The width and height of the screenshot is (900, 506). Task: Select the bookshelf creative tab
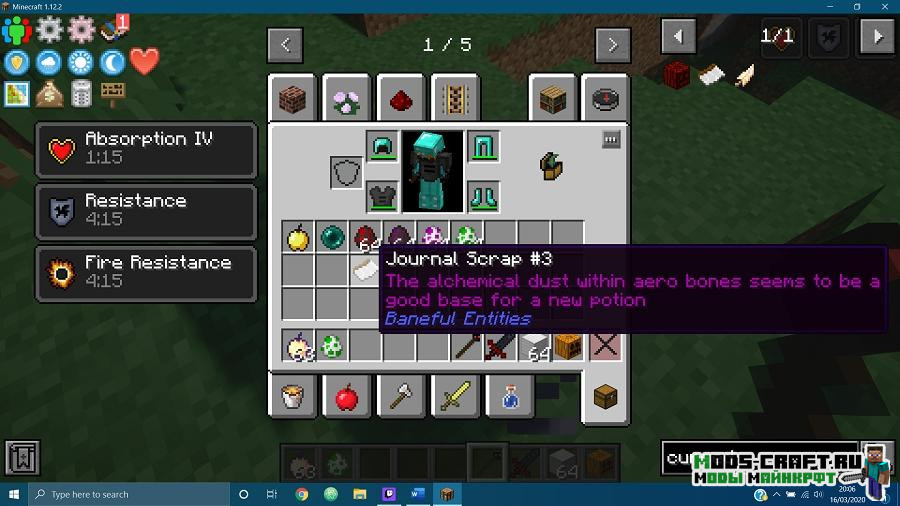tap(553, 99)
